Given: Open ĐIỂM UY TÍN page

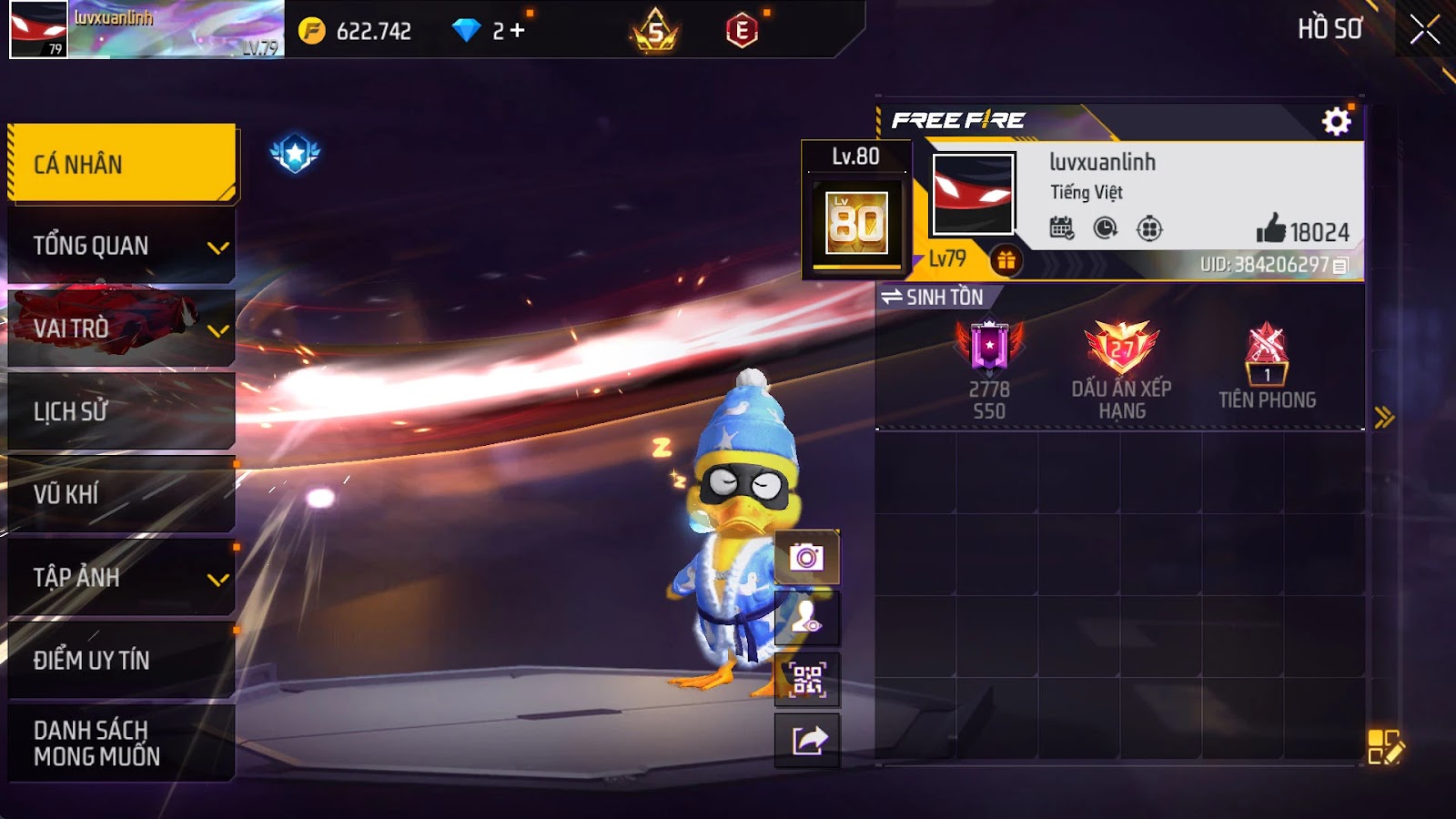Looking at the screenshot, I should [x=121, y=660].
